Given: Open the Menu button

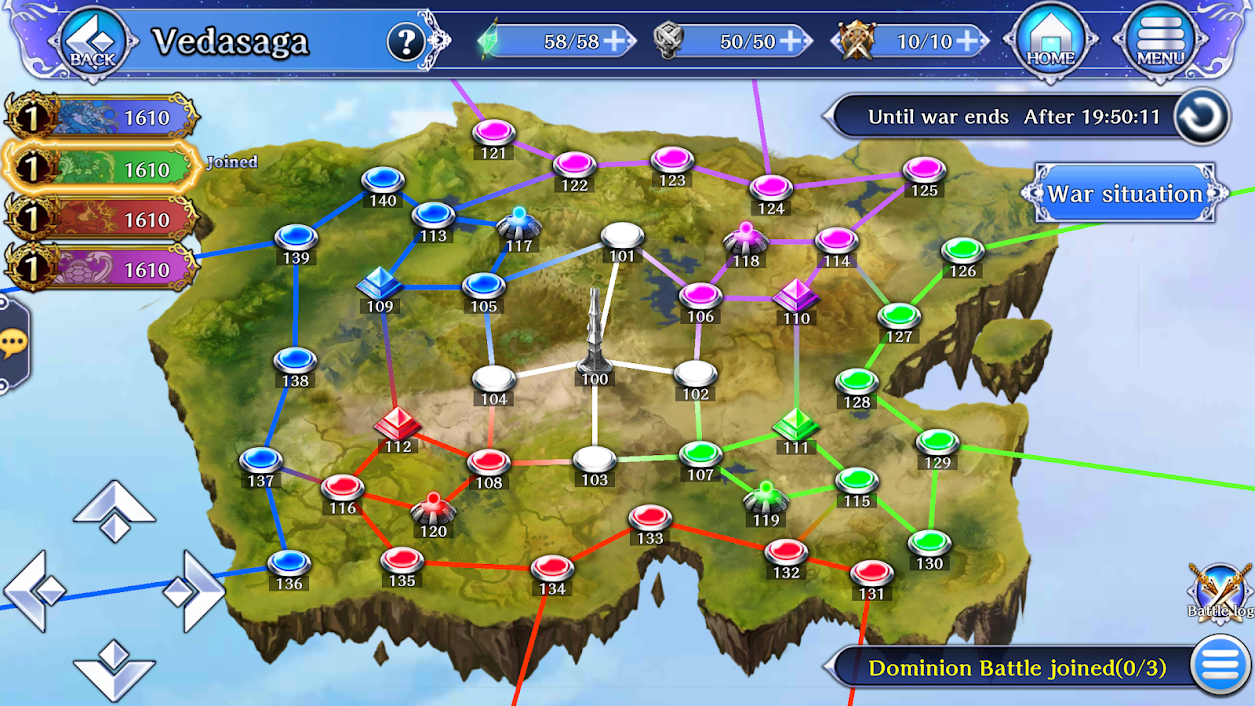Looking at the screenshot, I should [1160, 41].
